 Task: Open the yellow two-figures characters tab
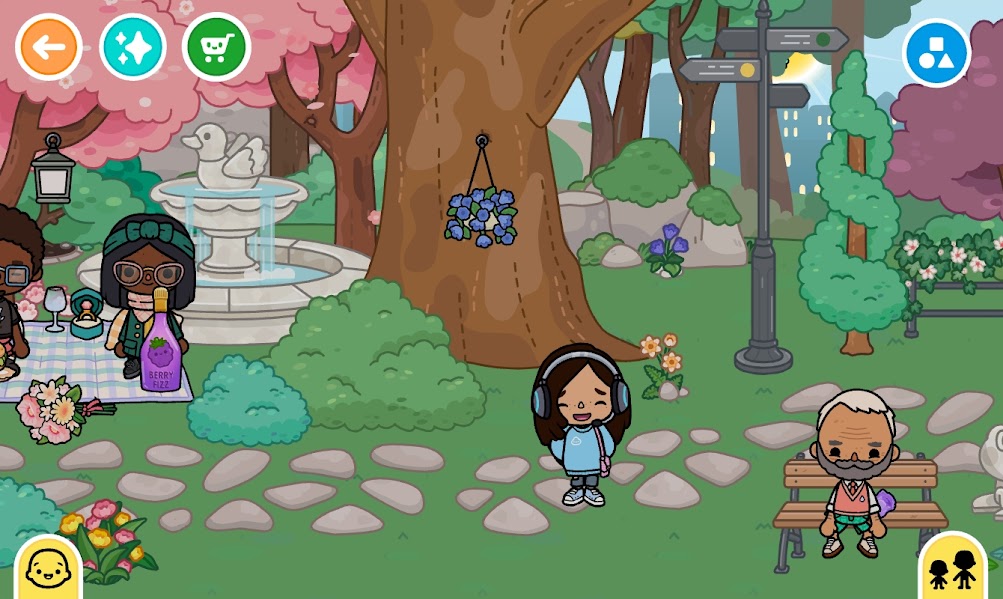952,570
